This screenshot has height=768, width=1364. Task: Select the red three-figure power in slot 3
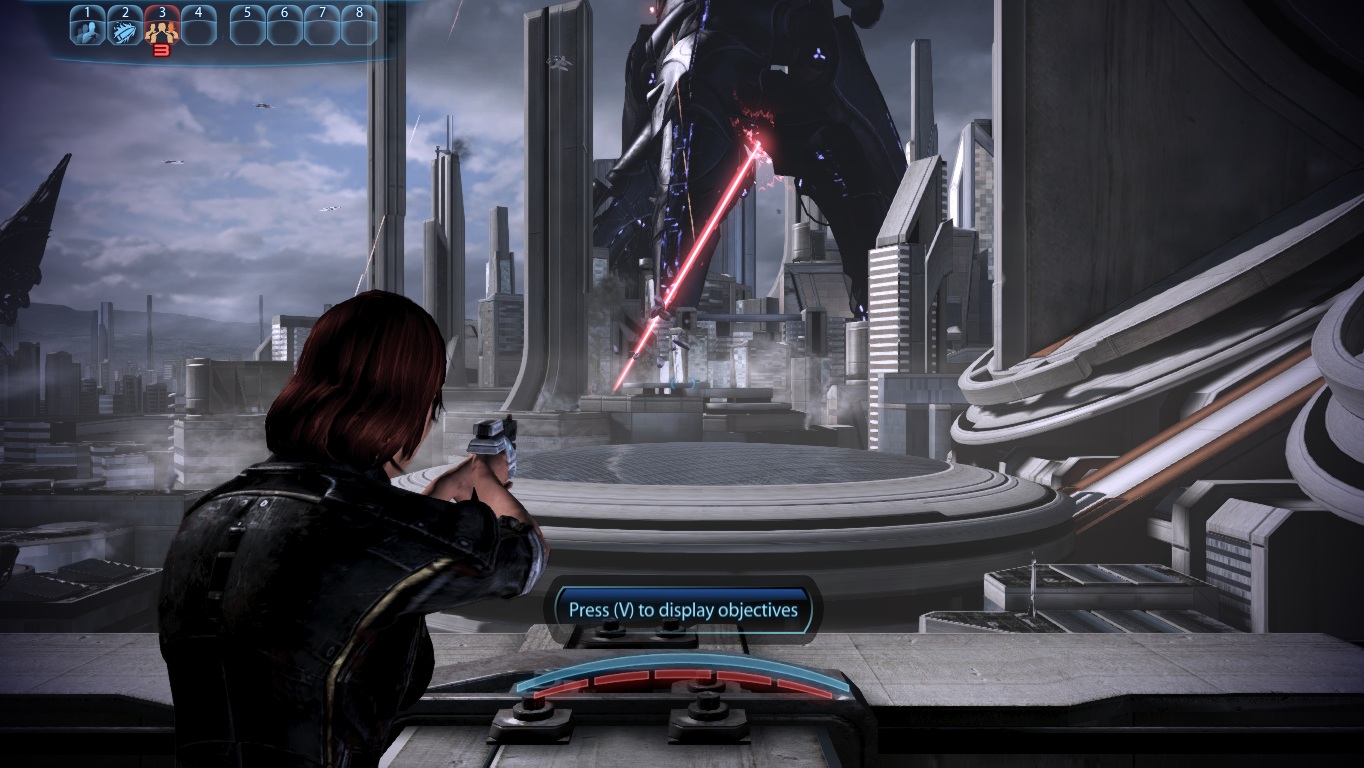[161, 28]
